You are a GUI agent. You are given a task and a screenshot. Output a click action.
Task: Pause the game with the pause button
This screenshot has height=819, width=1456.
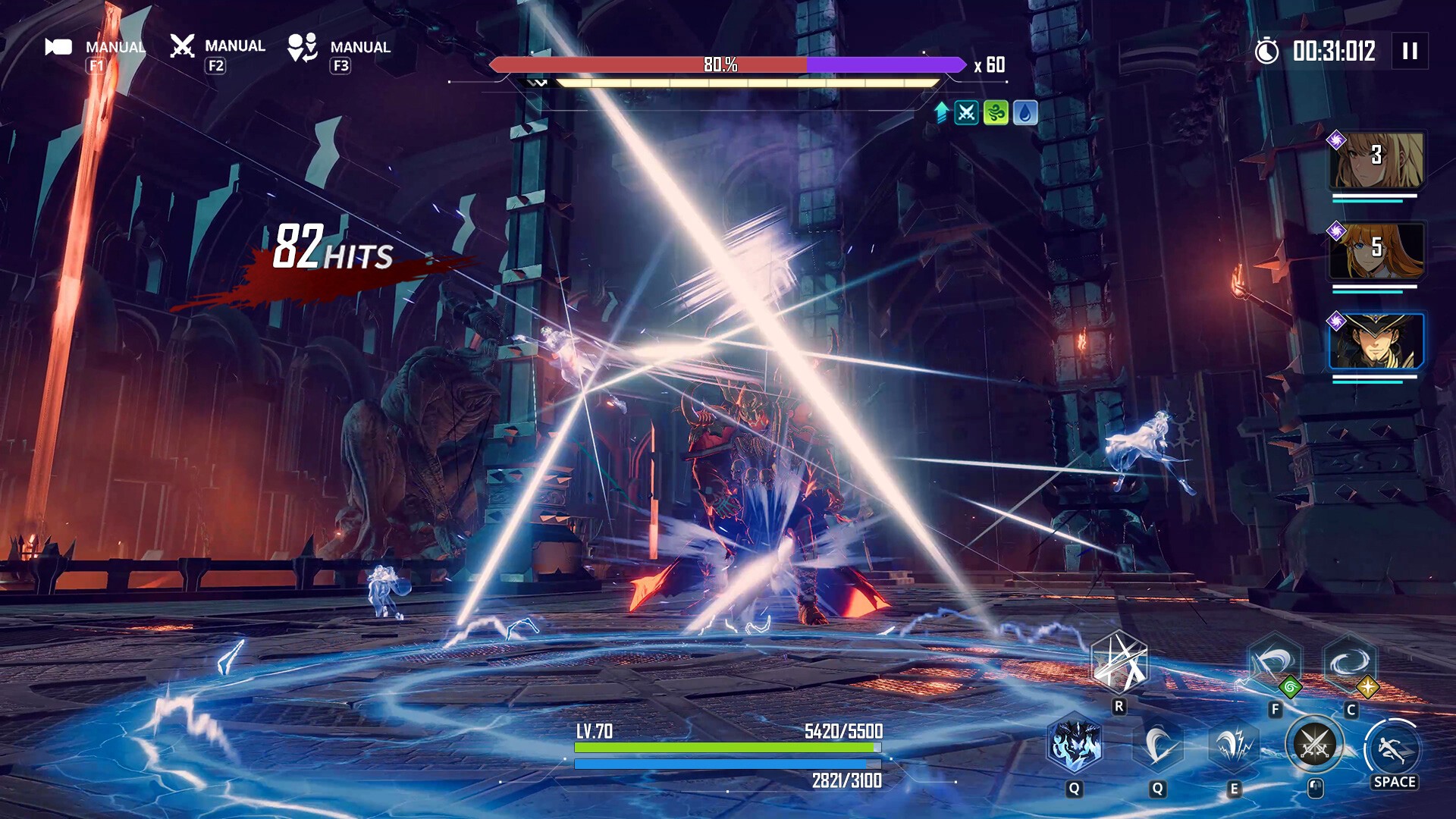tap(1410, 52)
